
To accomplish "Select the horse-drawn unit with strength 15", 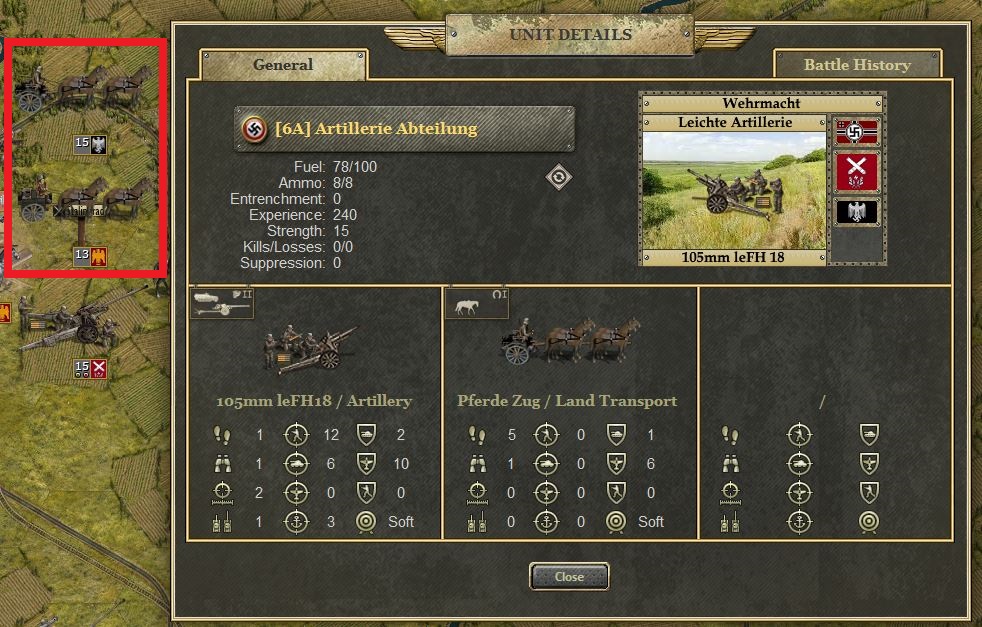I will [85, 95].
